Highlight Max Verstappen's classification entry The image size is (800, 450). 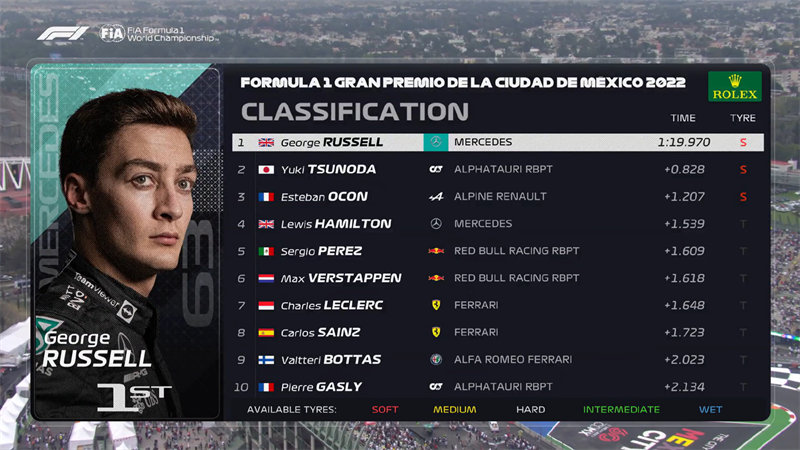coord(497,278)
